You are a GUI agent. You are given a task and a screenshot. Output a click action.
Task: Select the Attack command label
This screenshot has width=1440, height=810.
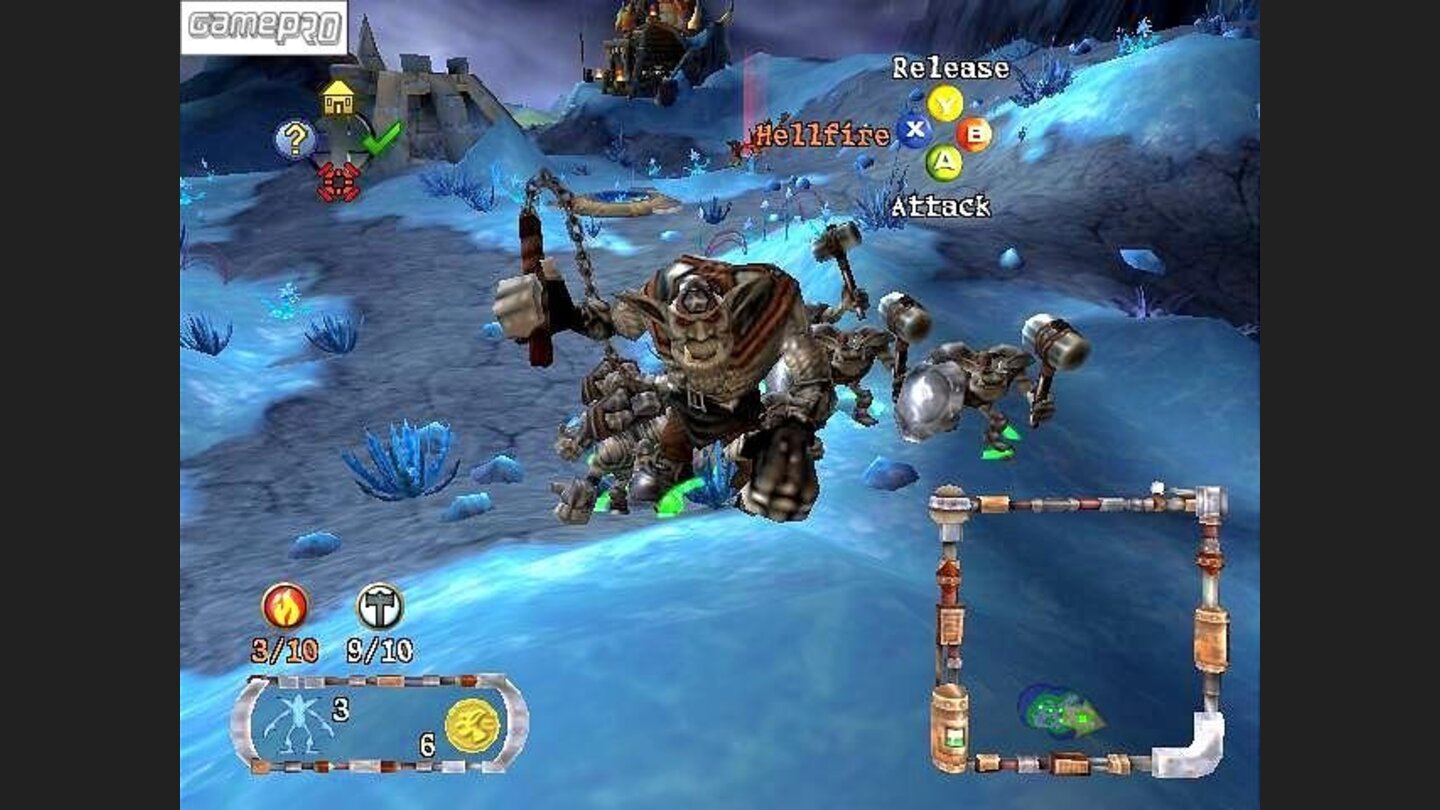tap(942, 207)
